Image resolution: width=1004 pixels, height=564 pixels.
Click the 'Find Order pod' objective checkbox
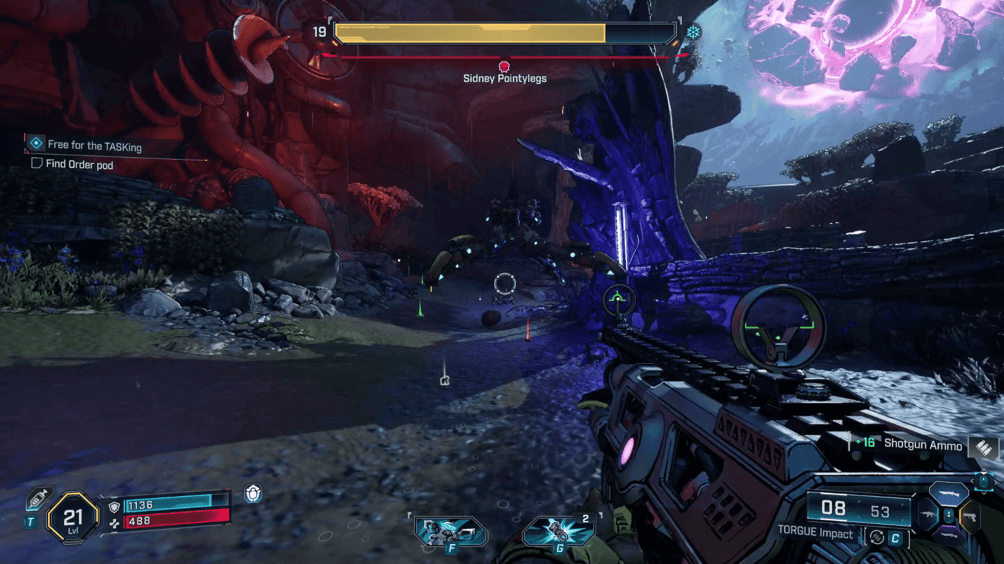tap(37, 164)
